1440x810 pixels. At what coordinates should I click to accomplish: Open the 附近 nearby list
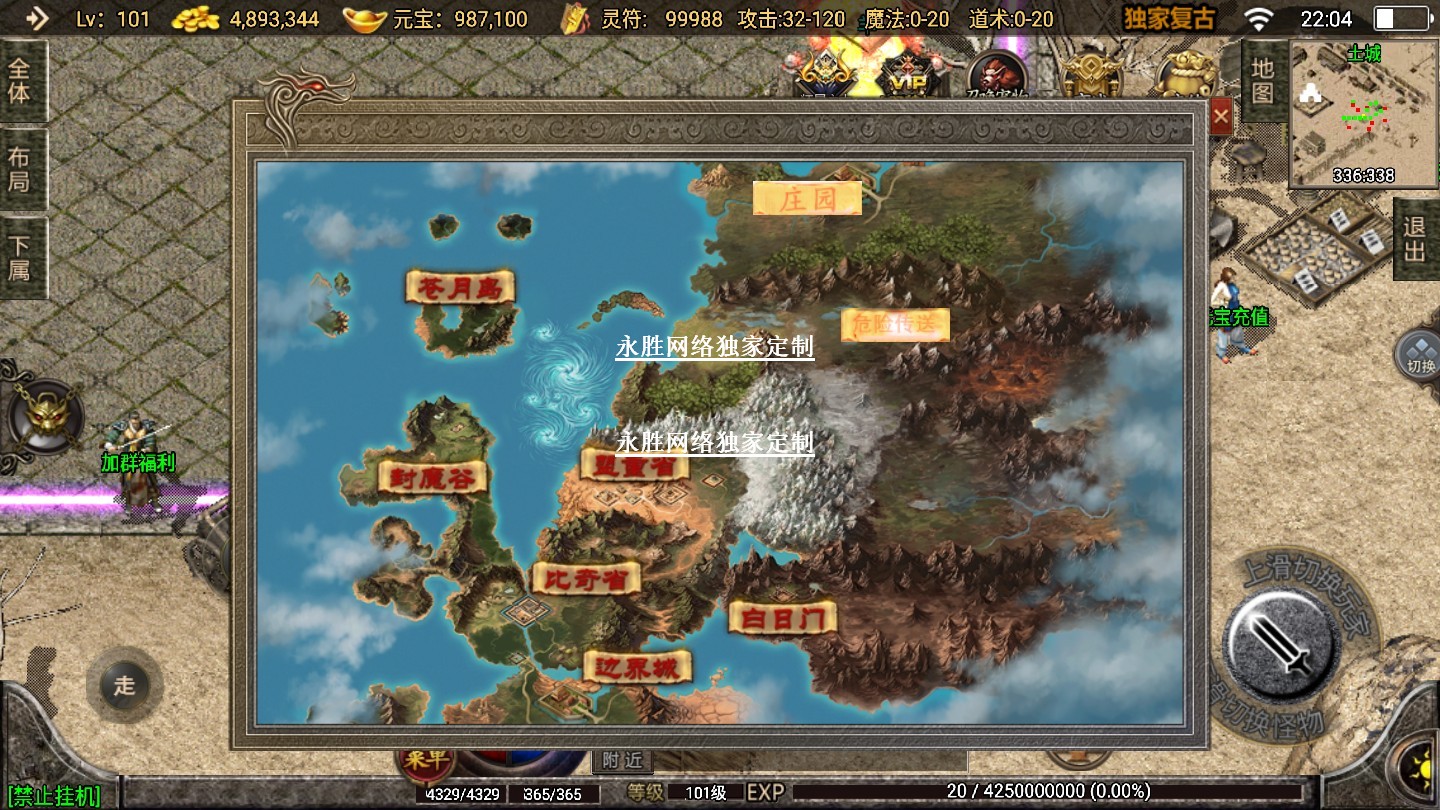click(x=622, y=761)
